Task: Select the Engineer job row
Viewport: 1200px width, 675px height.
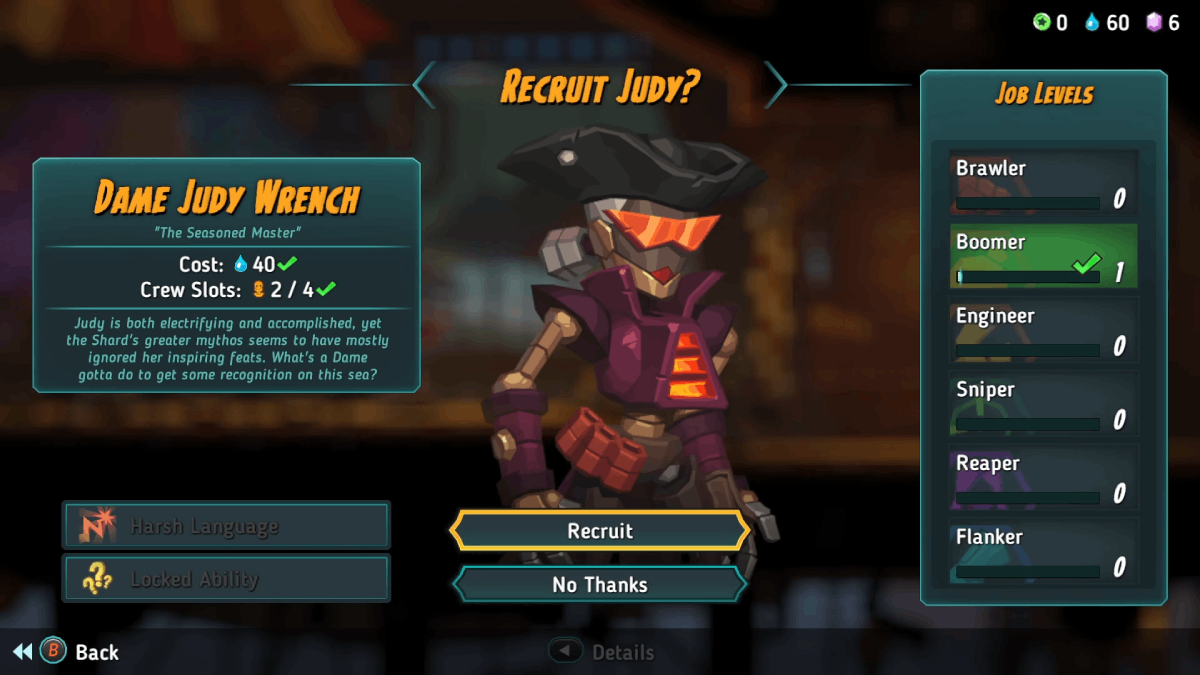Action: point(1043,331)
